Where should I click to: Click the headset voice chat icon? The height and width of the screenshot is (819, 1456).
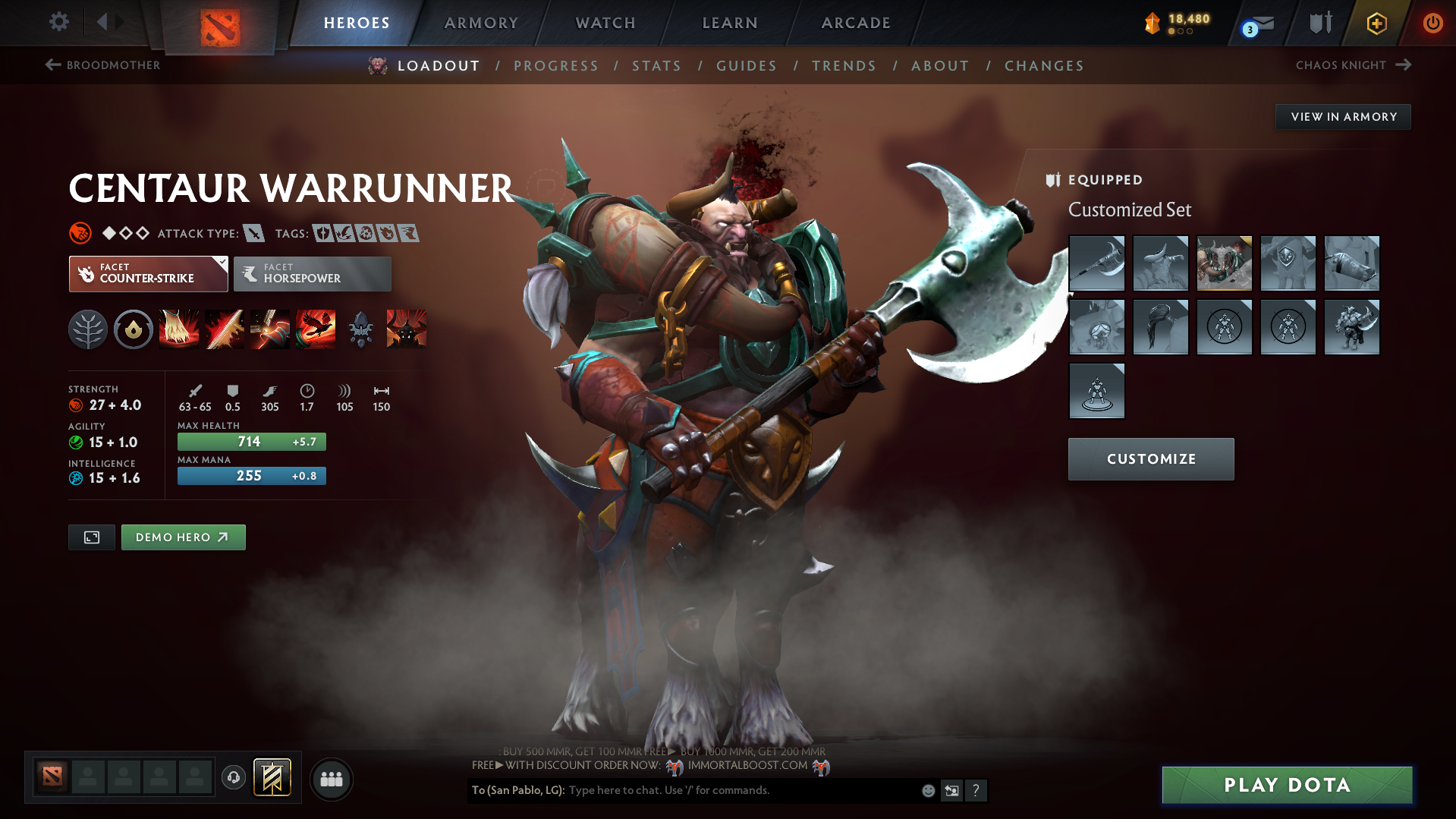[234, 779]
